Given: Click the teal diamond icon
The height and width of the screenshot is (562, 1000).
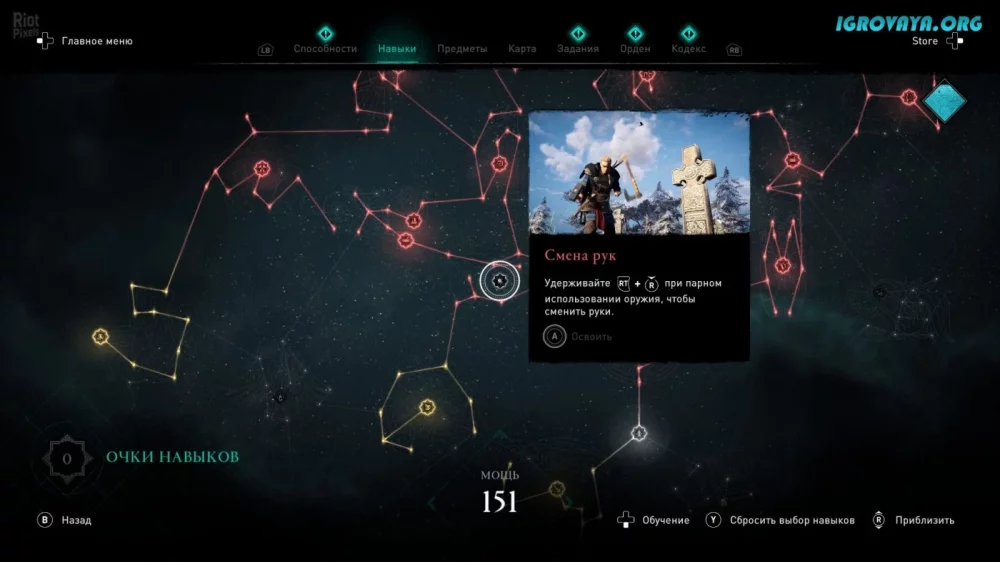Looking at the screenshot, I should (944, 100).
